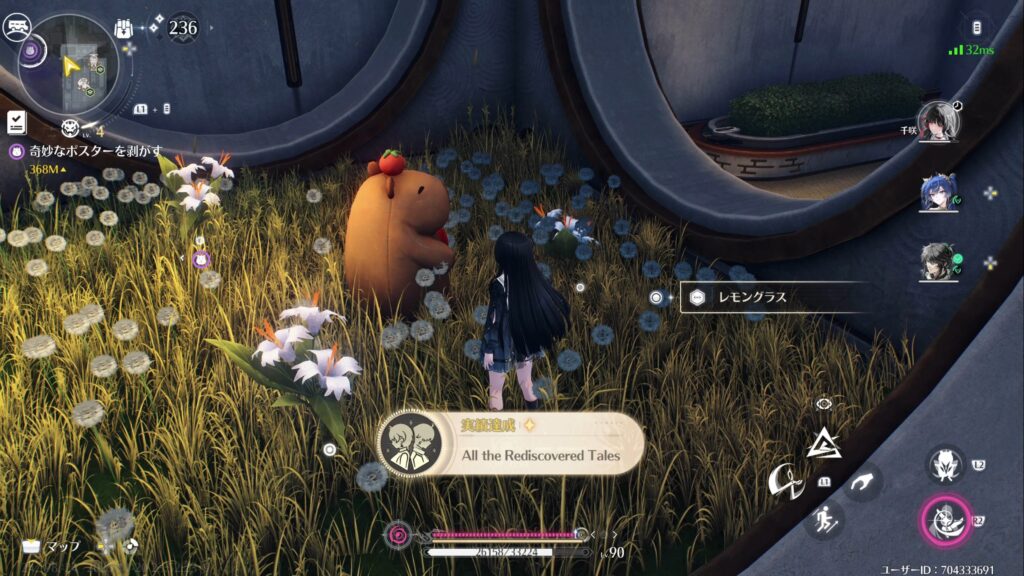The height and width of the screenshot is (576, 1024).
Task: Click the bus icon above the minimap
Action: pos(16,29)
